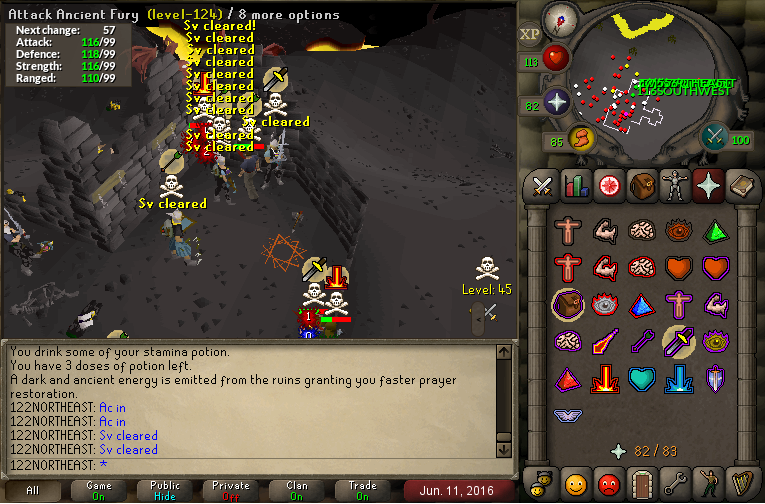Screen dimensions: 765x504
Task: Enable the Chivalry shield prayer
Action: point(715,380)
